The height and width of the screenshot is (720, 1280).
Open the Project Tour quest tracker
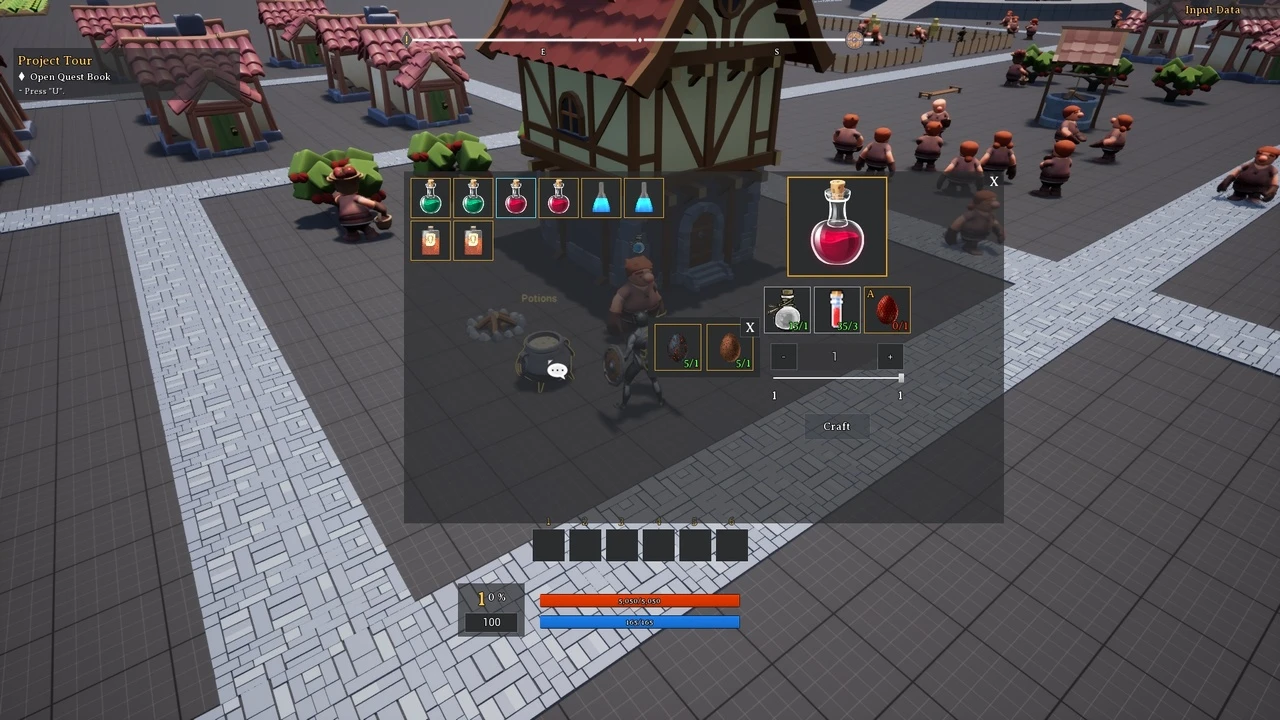[55, 61]
